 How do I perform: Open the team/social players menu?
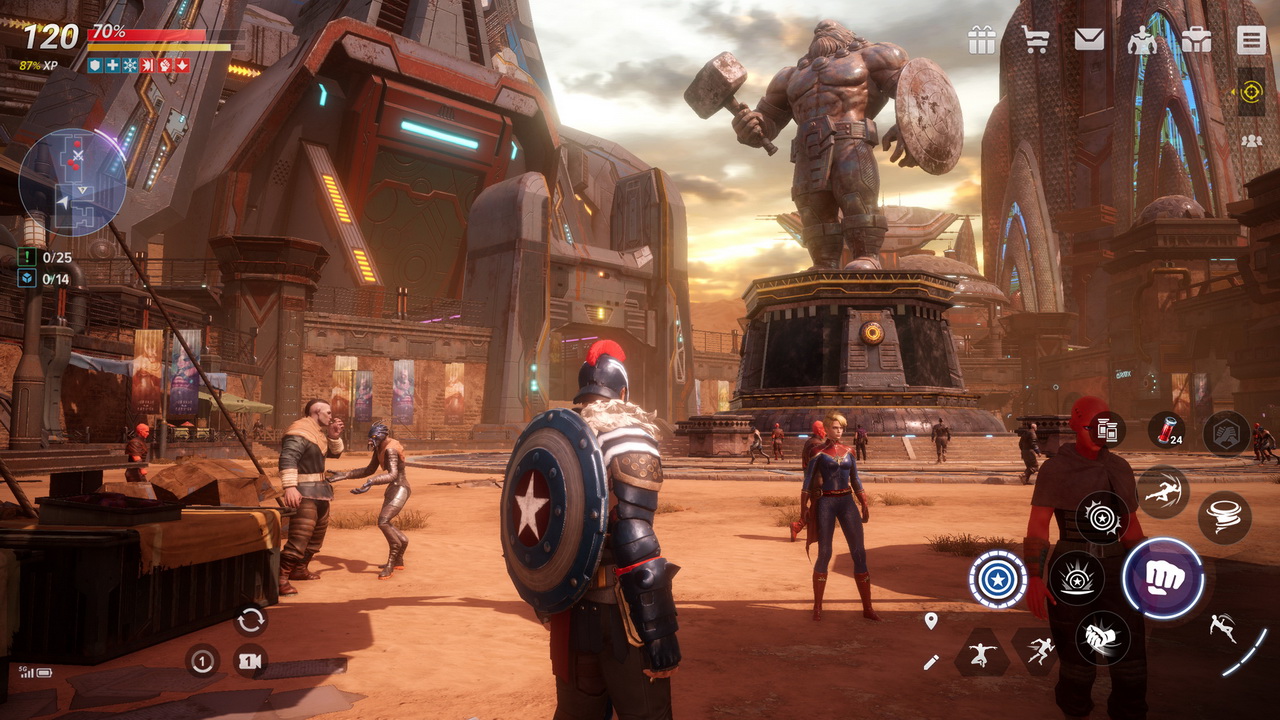(1252, 142)
